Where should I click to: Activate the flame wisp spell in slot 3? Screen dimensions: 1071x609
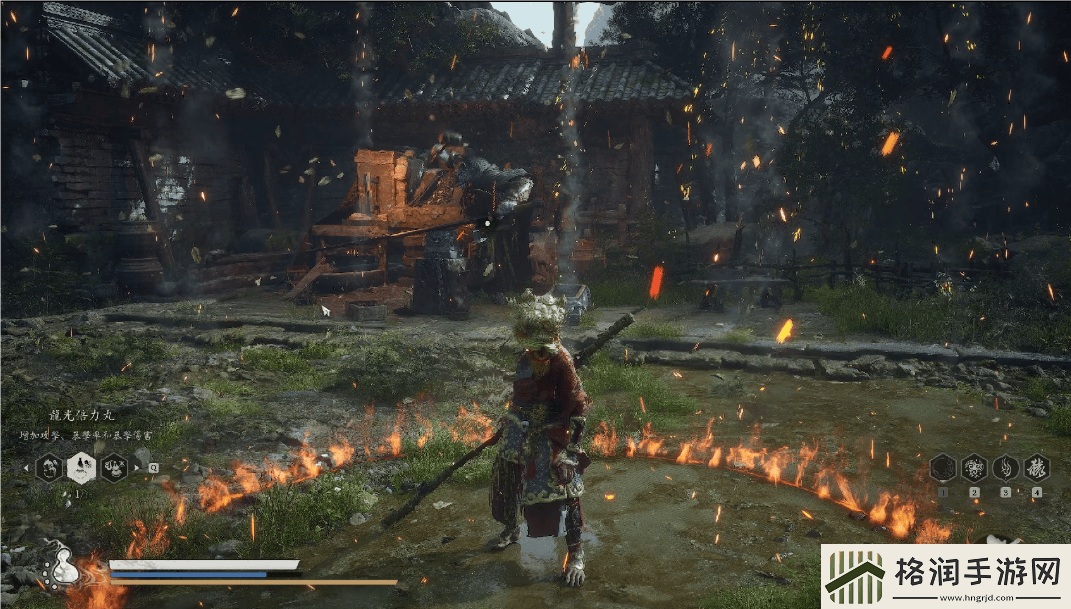click(1005, 467)
